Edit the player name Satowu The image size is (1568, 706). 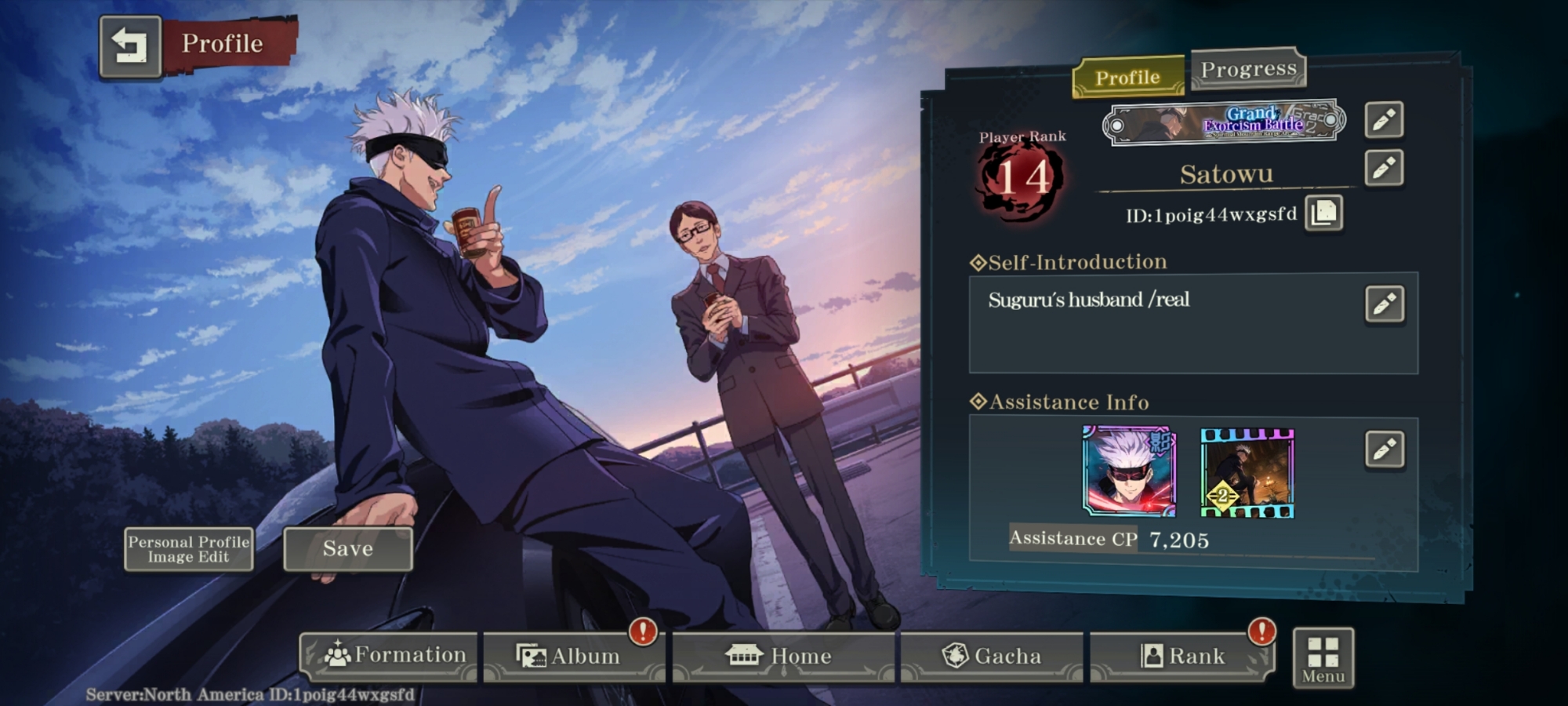point(1384,168)
